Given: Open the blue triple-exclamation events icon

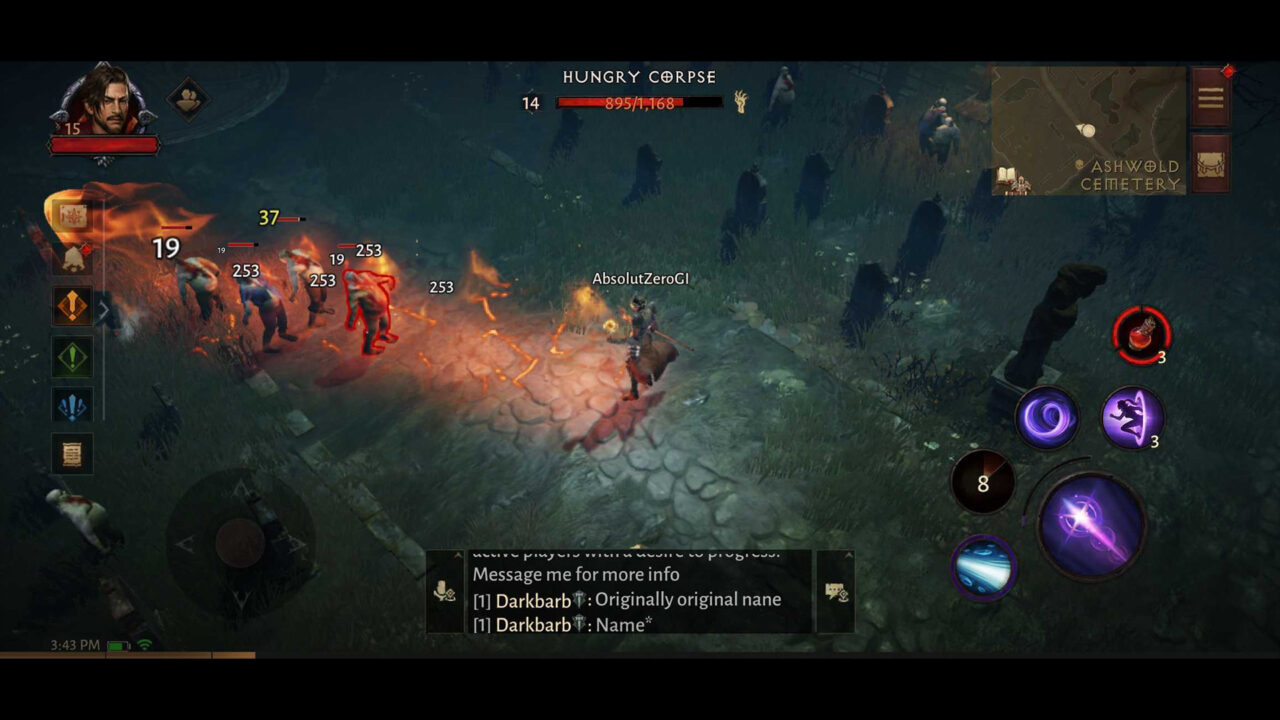Looking at the screenshot, I should [x=72, y=405].
